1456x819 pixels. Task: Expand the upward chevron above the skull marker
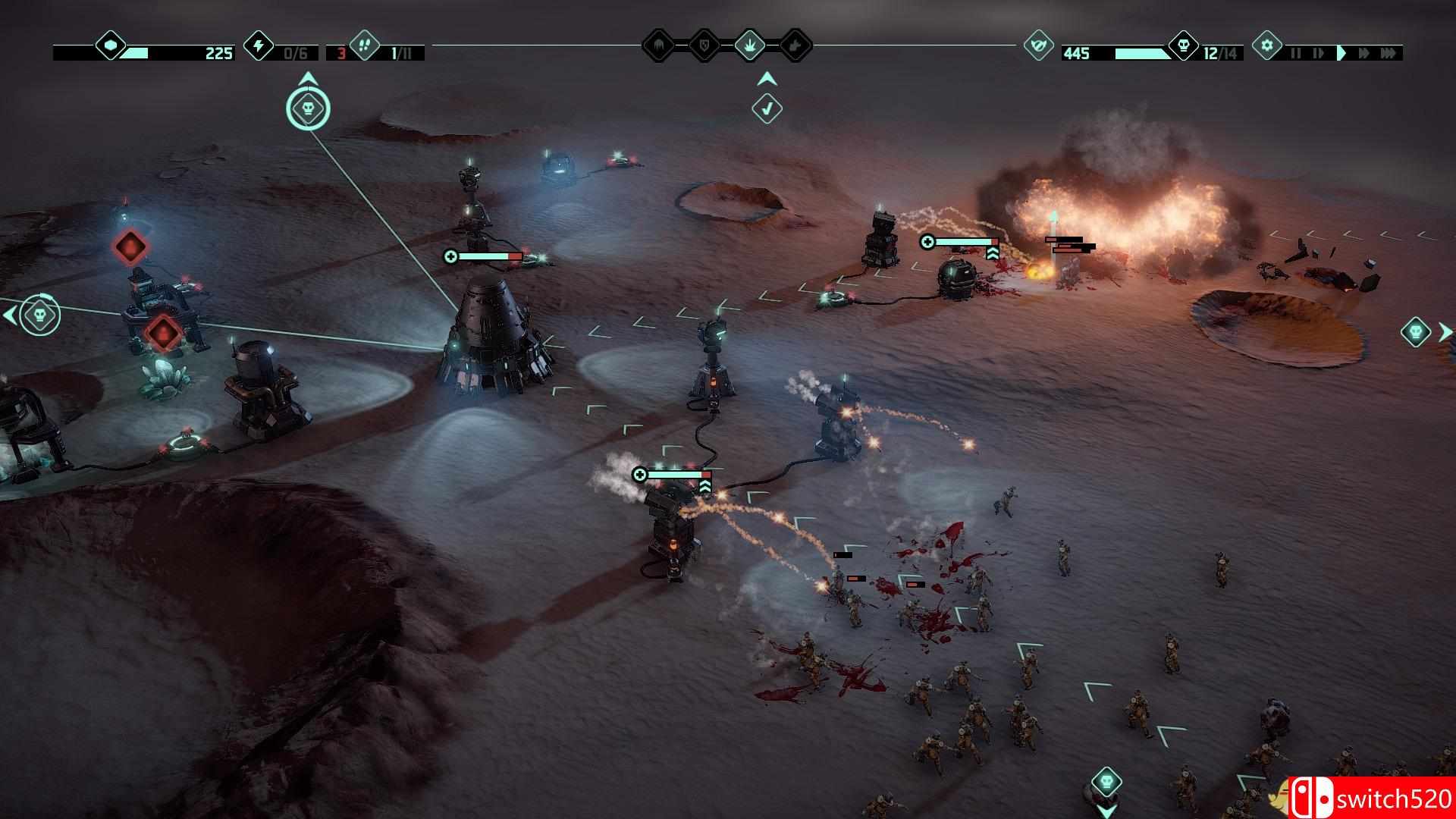(307, 77)
